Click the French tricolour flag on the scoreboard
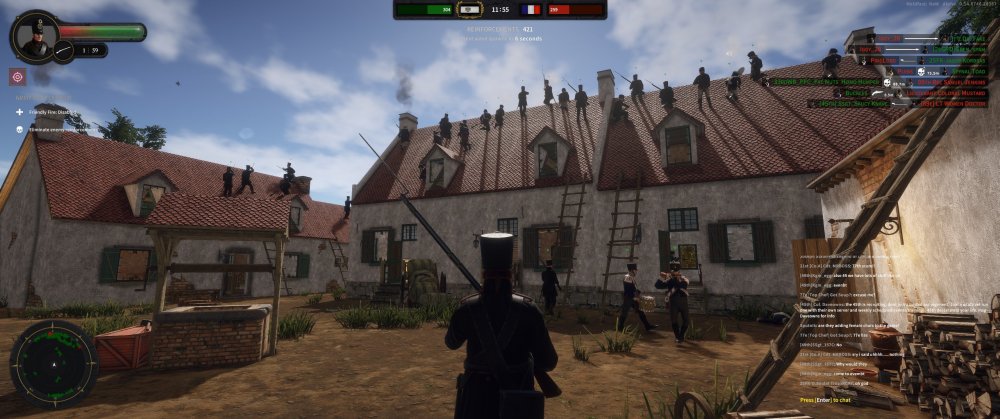This screenshot has height=419, width=1000. (530, 9)
